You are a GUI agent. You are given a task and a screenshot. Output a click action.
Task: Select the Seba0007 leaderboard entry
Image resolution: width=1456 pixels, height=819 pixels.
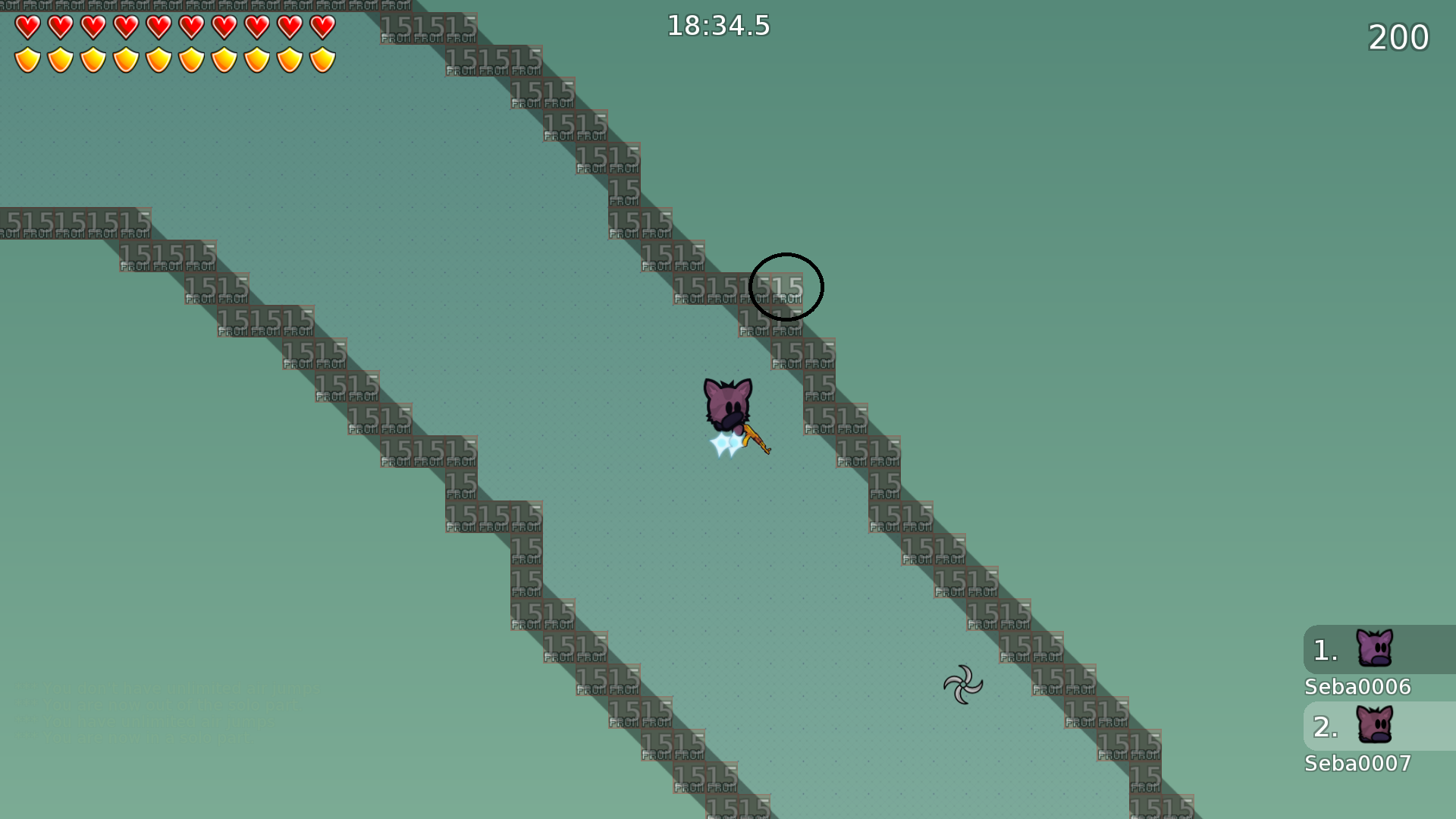pos(1358,763)
